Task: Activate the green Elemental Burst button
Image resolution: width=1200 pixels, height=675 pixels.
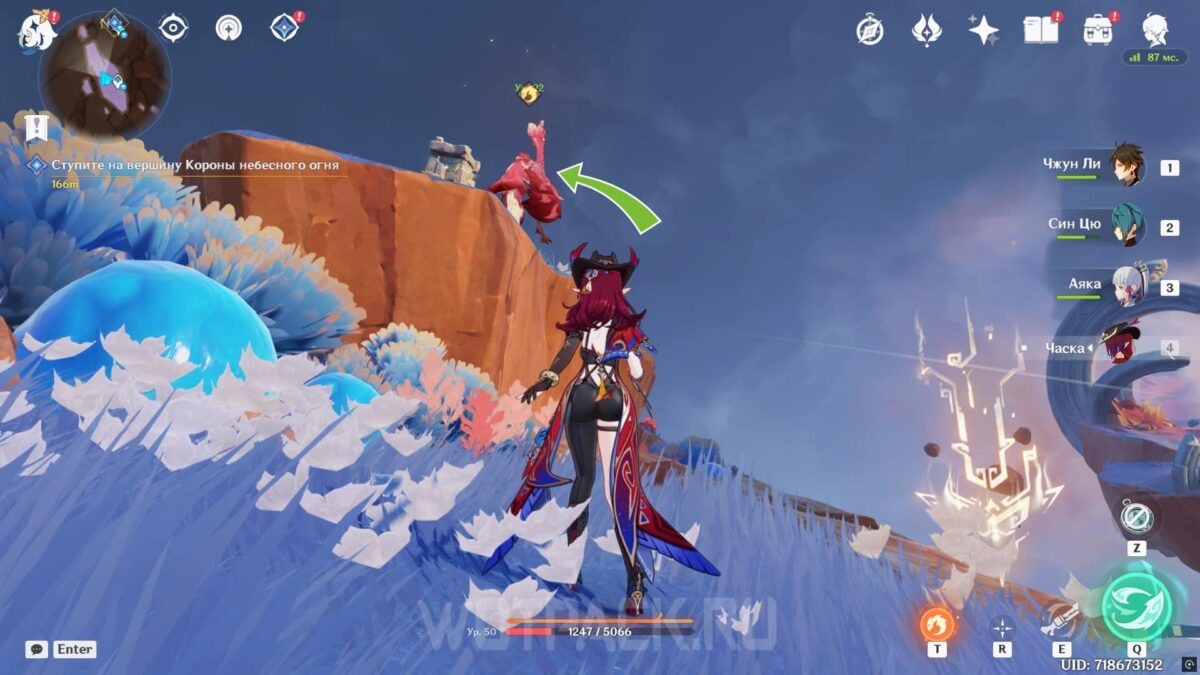Action: (x=1136, y=606)
